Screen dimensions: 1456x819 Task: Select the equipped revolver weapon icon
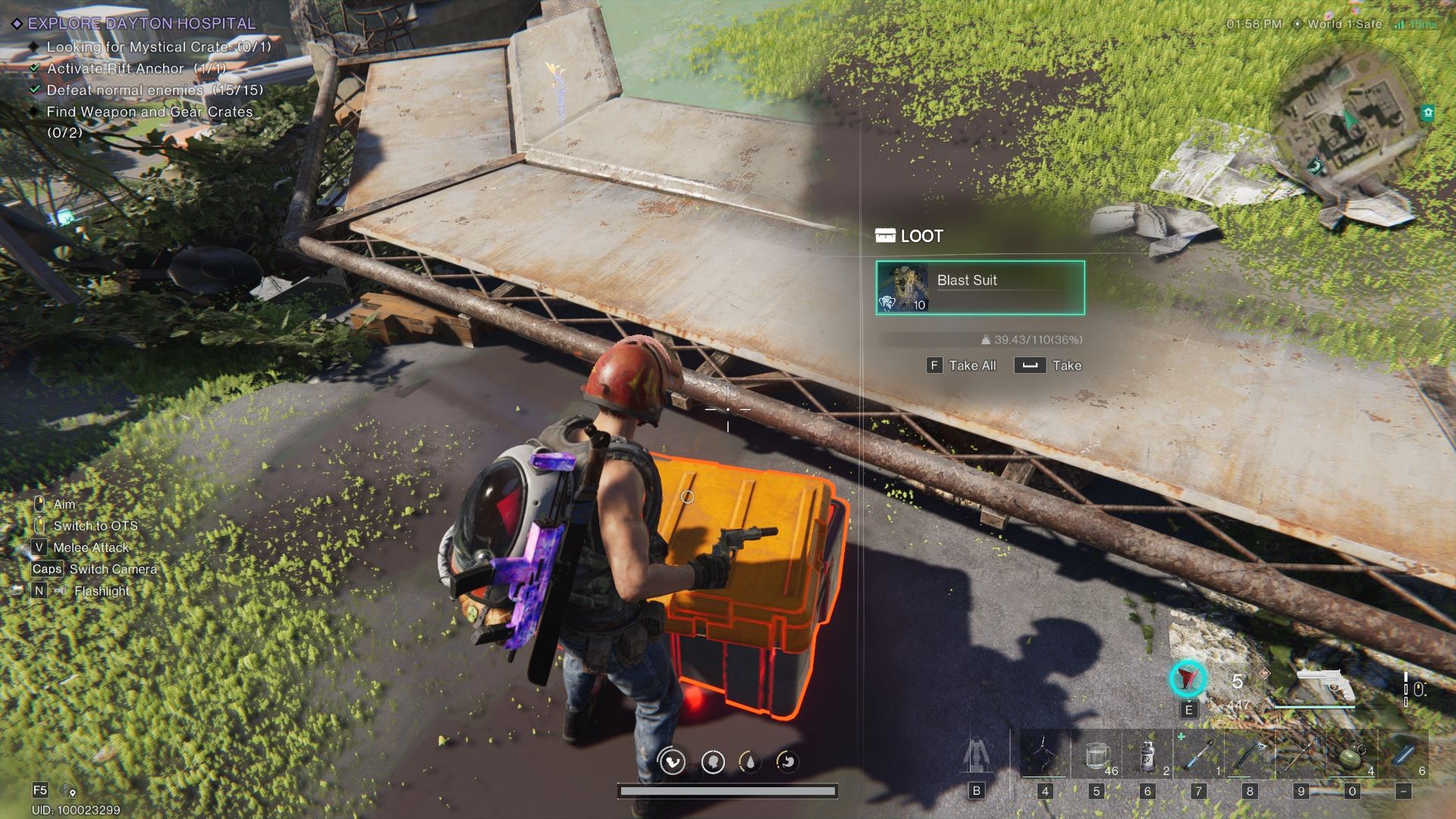(1324, 684)
